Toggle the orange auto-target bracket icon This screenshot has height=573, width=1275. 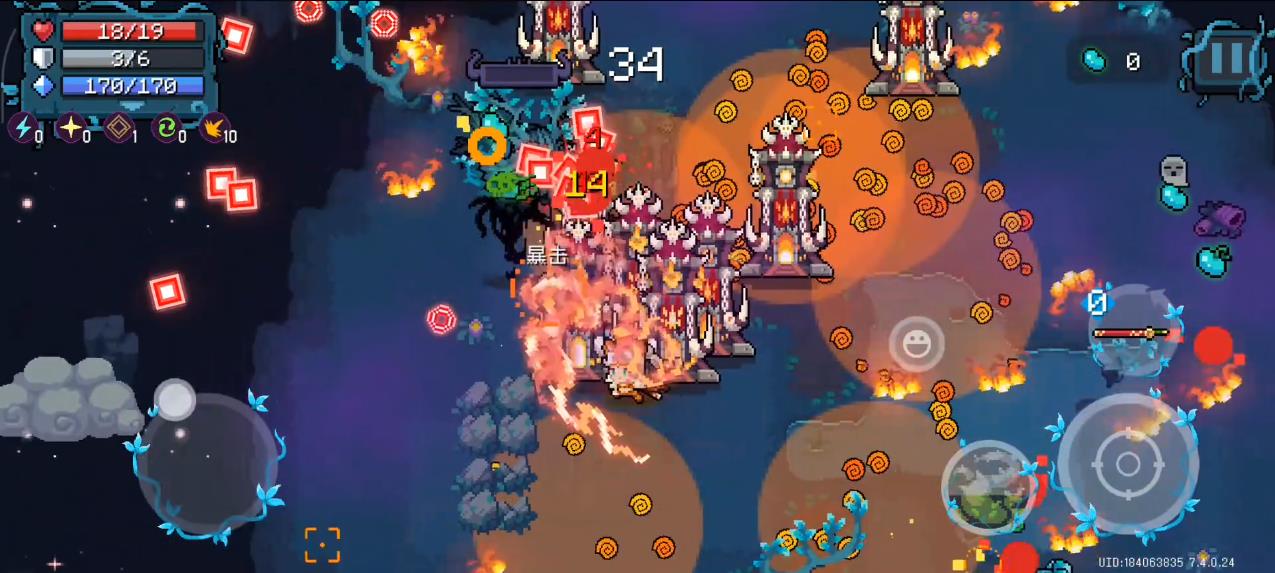[x=322, y=545]
